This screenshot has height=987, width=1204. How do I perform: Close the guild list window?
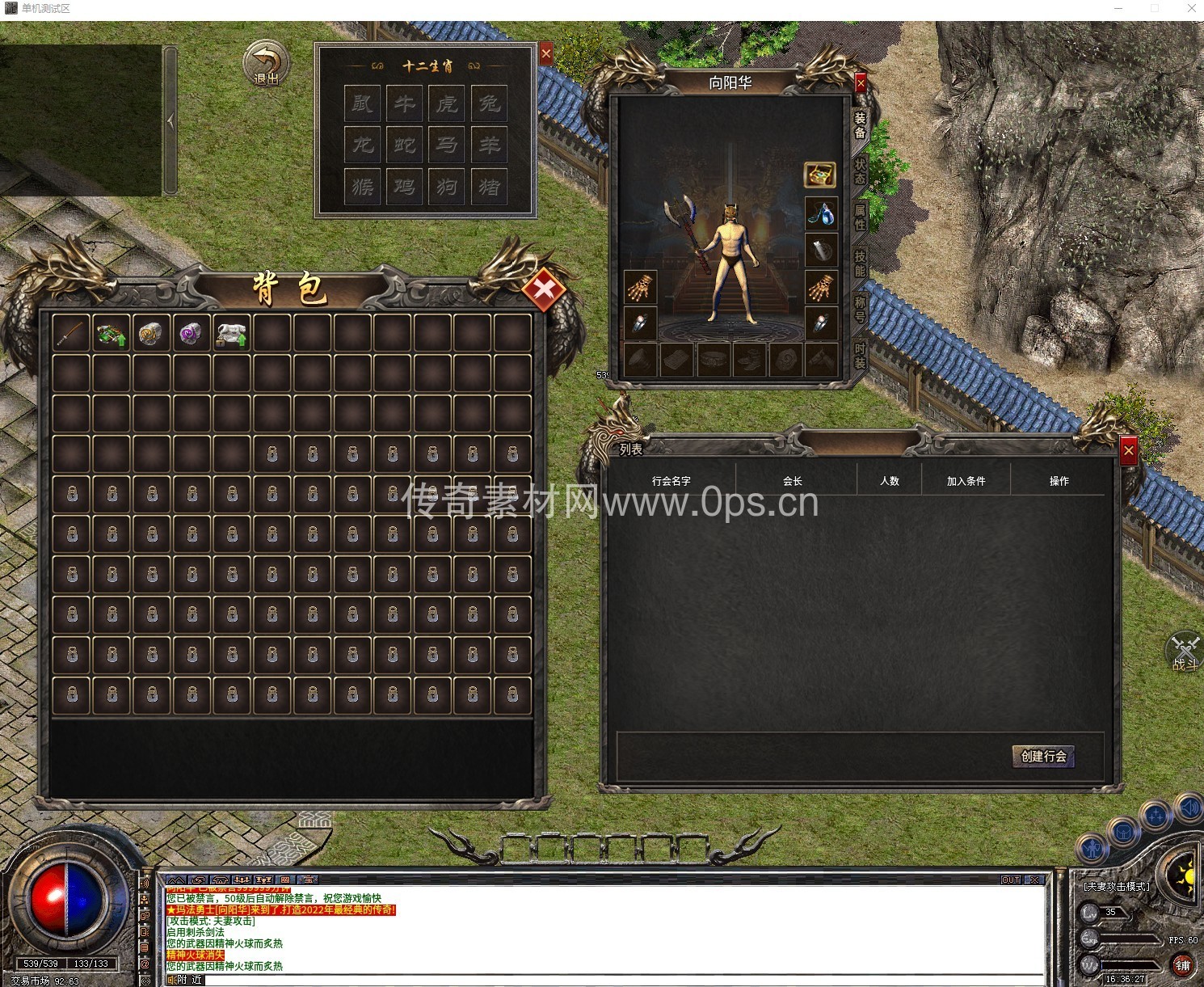pos(1129,449)
